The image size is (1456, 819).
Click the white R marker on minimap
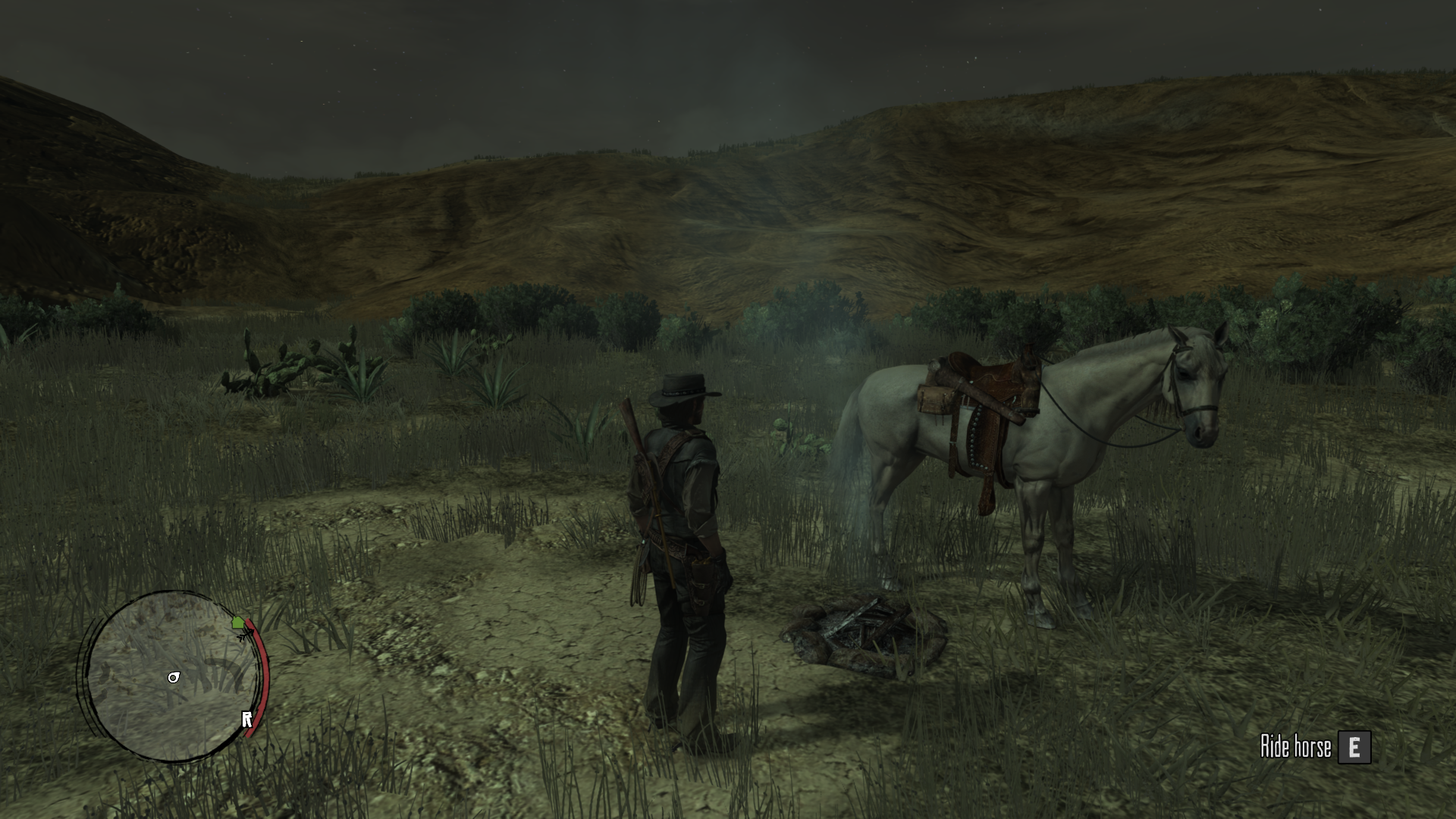tap(246, 719)
